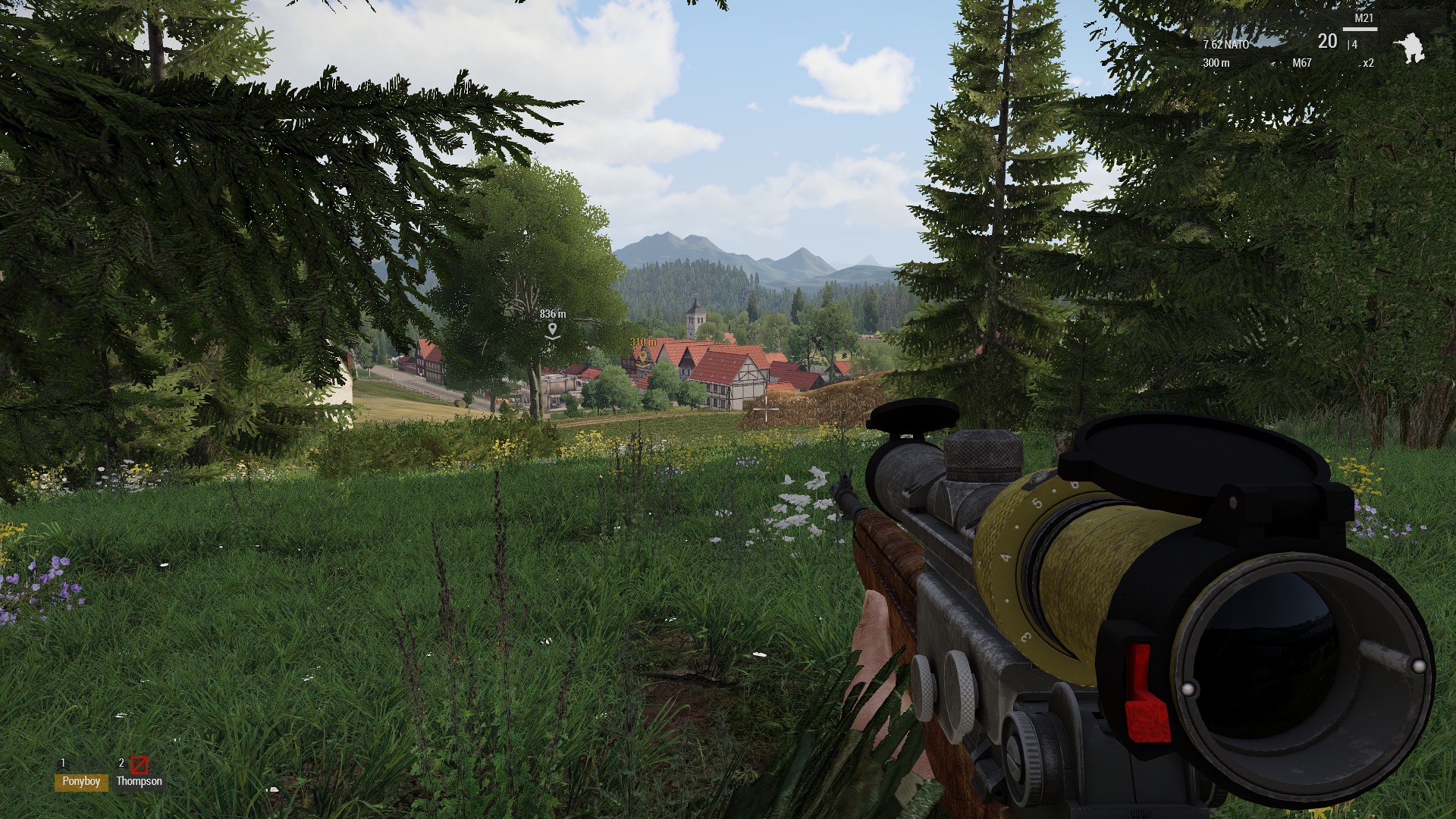
Task: Click the M21 weapon name in the HUD
Action: [1363, 18]
